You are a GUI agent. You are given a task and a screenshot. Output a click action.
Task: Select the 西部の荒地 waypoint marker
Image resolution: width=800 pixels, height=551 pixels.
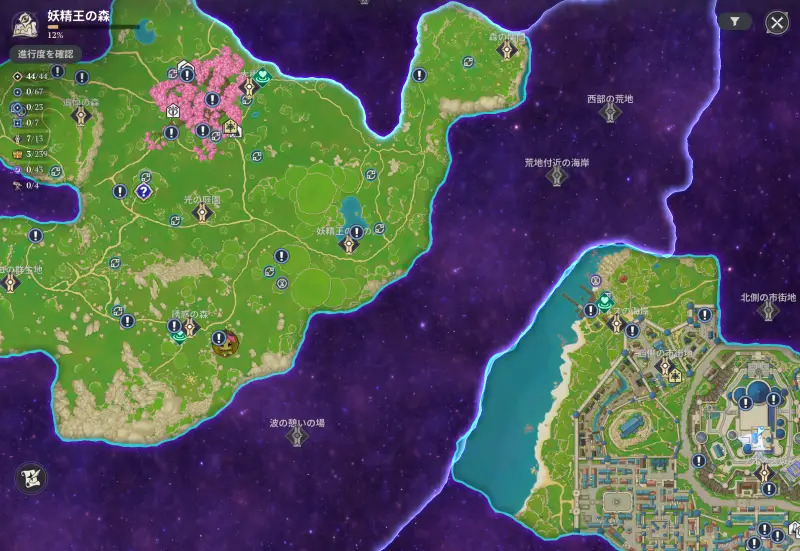pos(610,113)
